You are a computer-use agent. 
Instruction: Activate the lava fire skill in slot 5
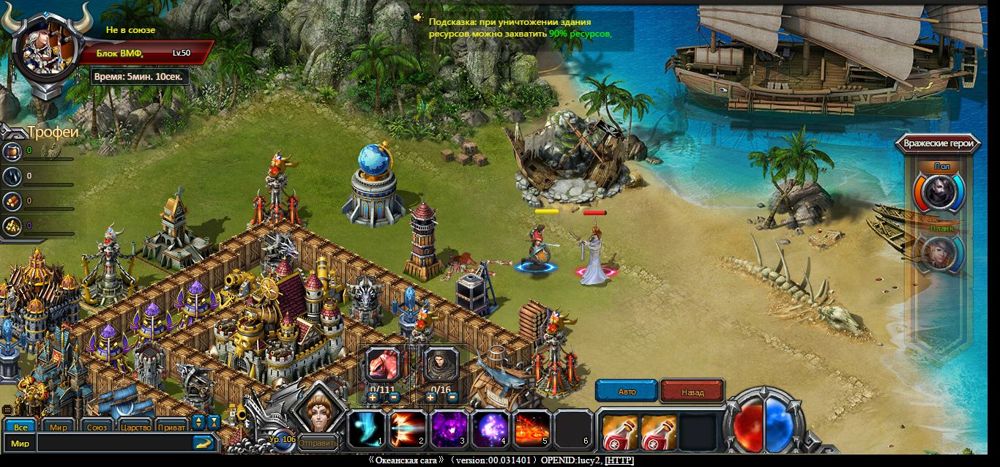[533, 429]
